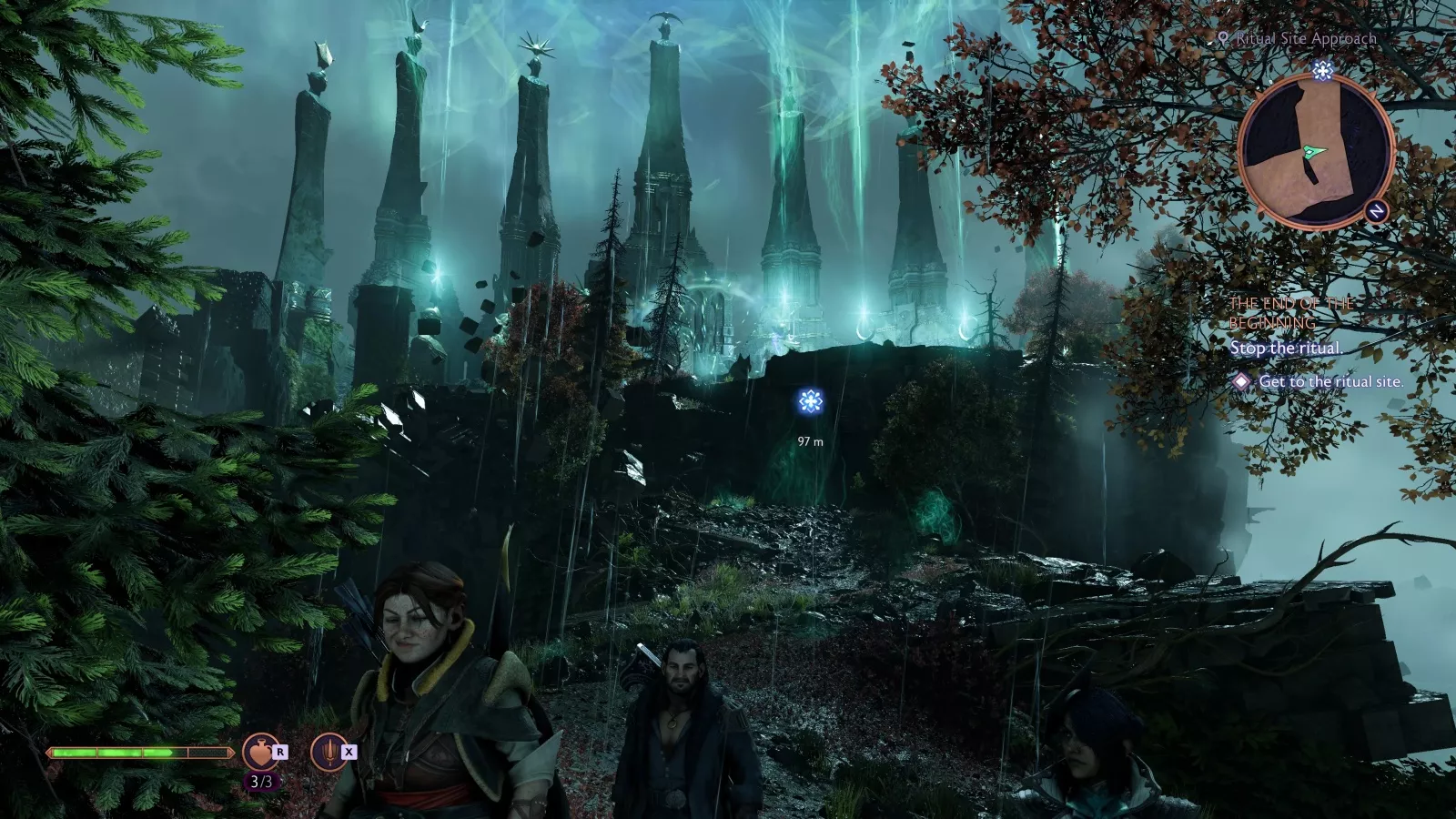The width and height of the screenshot is (1456, 819).
Task: Select the healing potion flask icon
Action: click(x=260, y=753)
